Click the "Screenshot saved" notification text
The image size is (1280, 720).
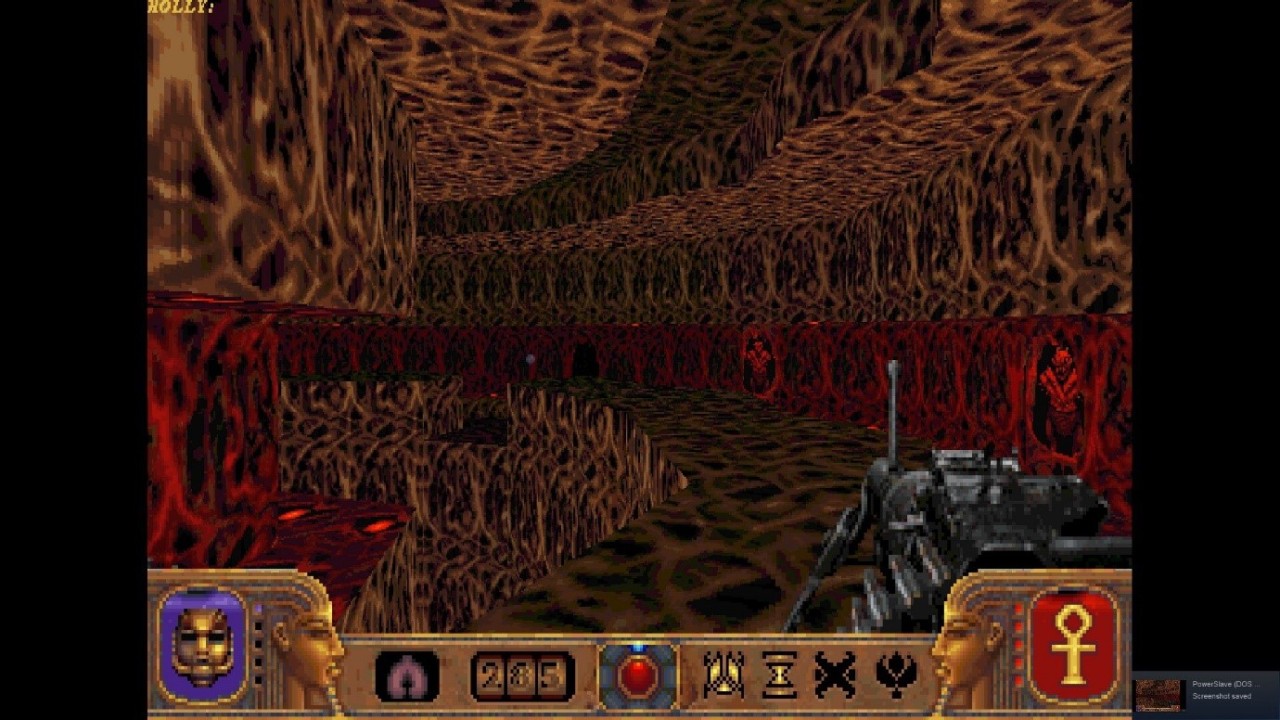(1221, 696)
